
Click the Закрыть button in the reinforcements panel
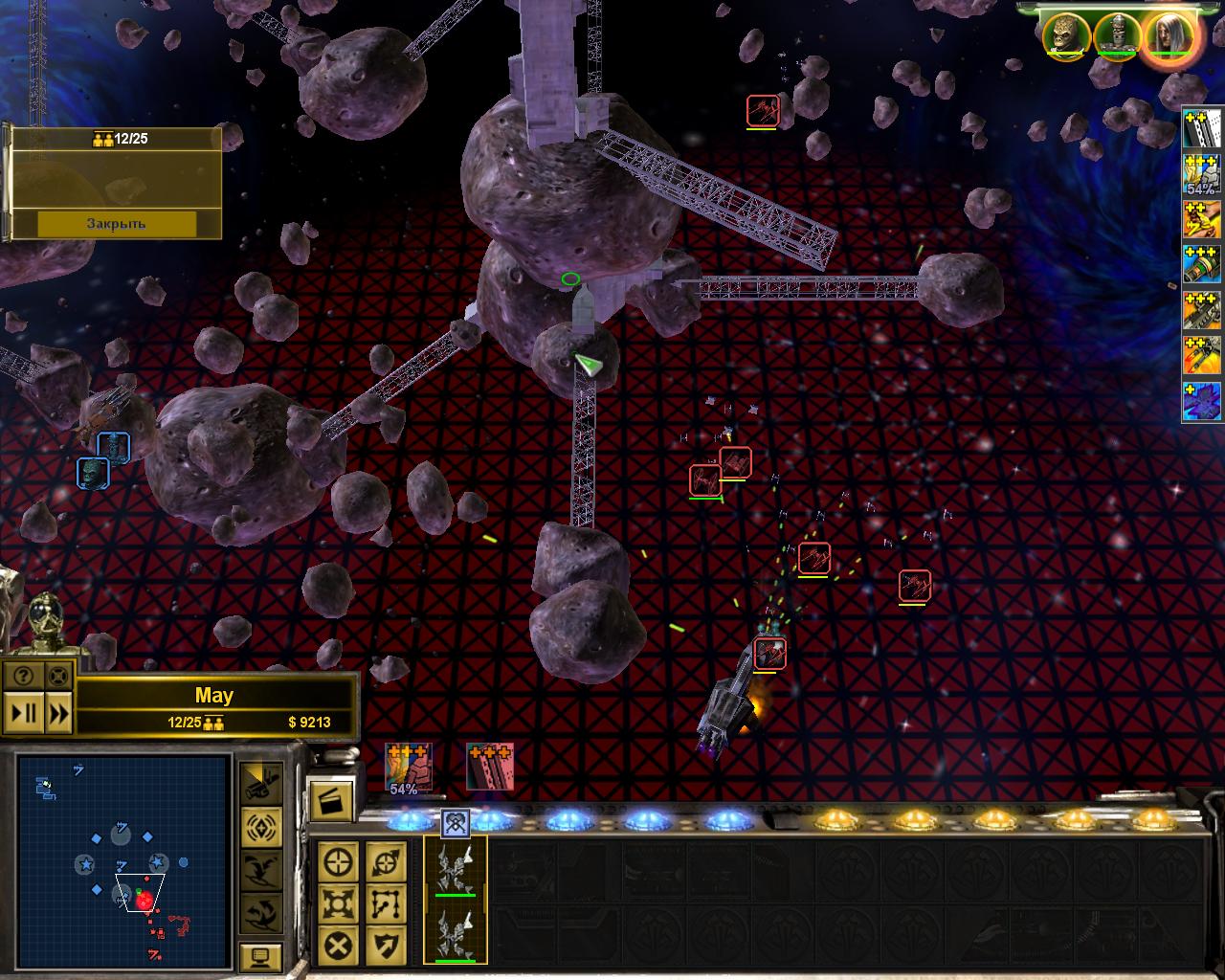117,224
